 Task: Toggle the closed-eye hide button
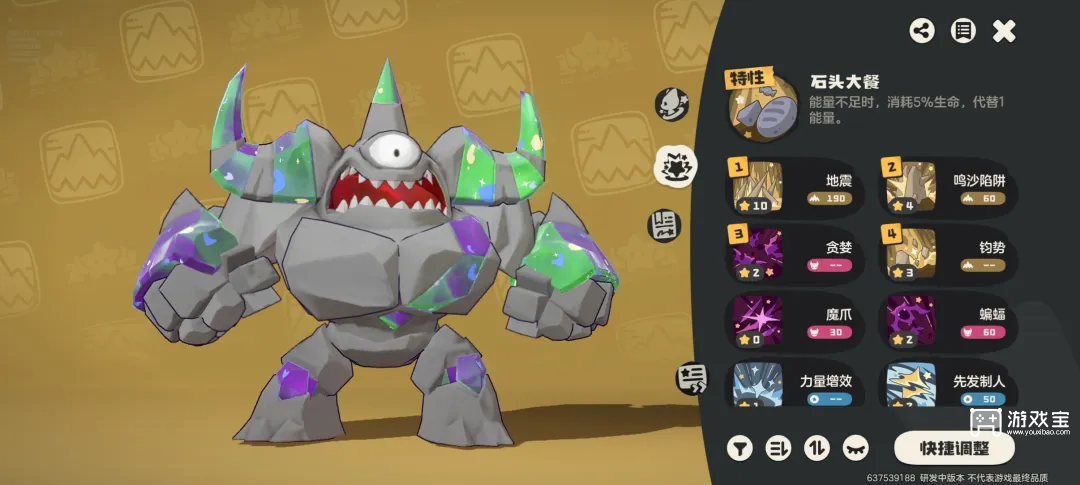(x=856, y=447)
